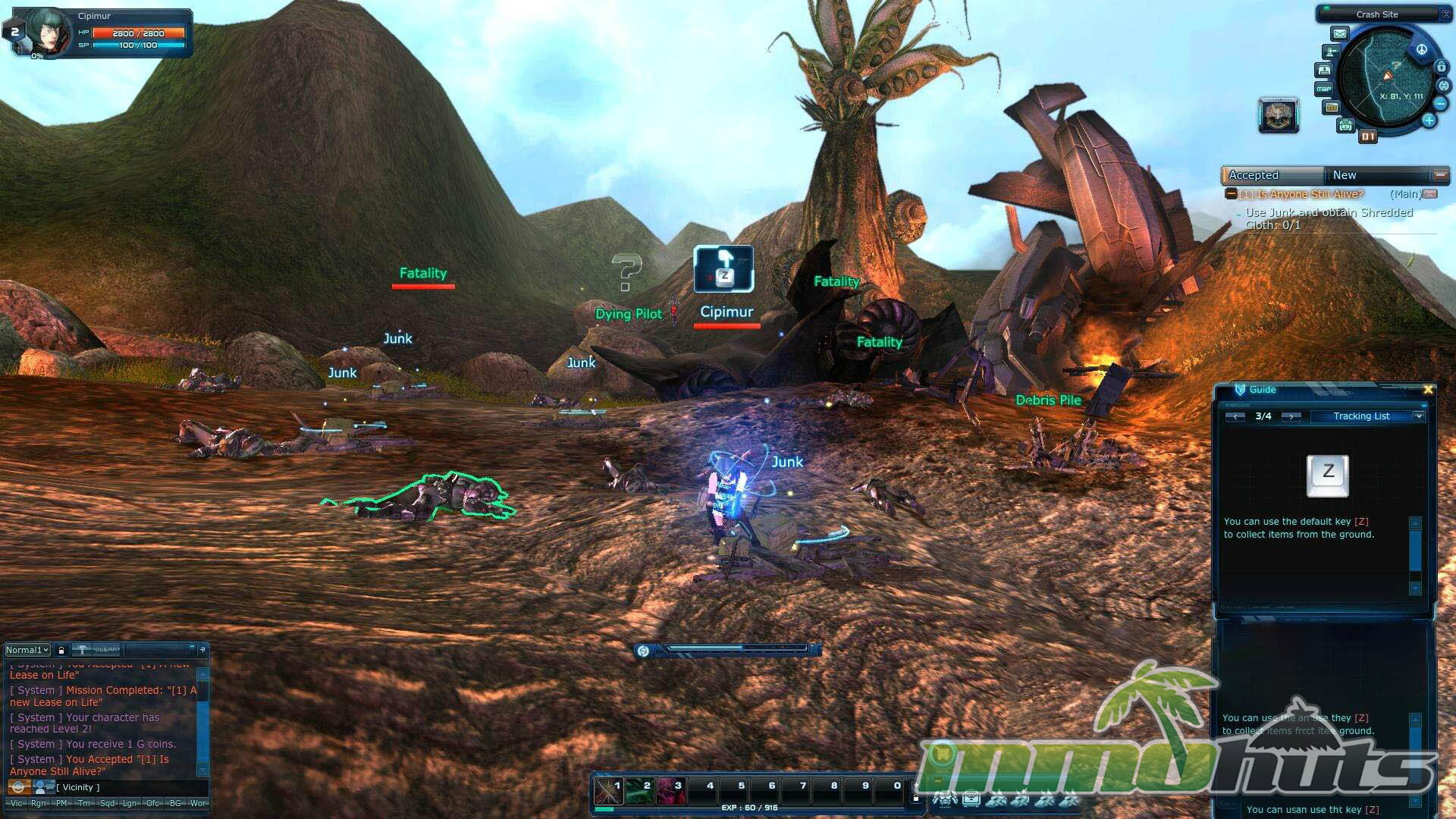
Task: Use the green skill in slot 2
Action: pyautogui.click(x=639, y=791)
